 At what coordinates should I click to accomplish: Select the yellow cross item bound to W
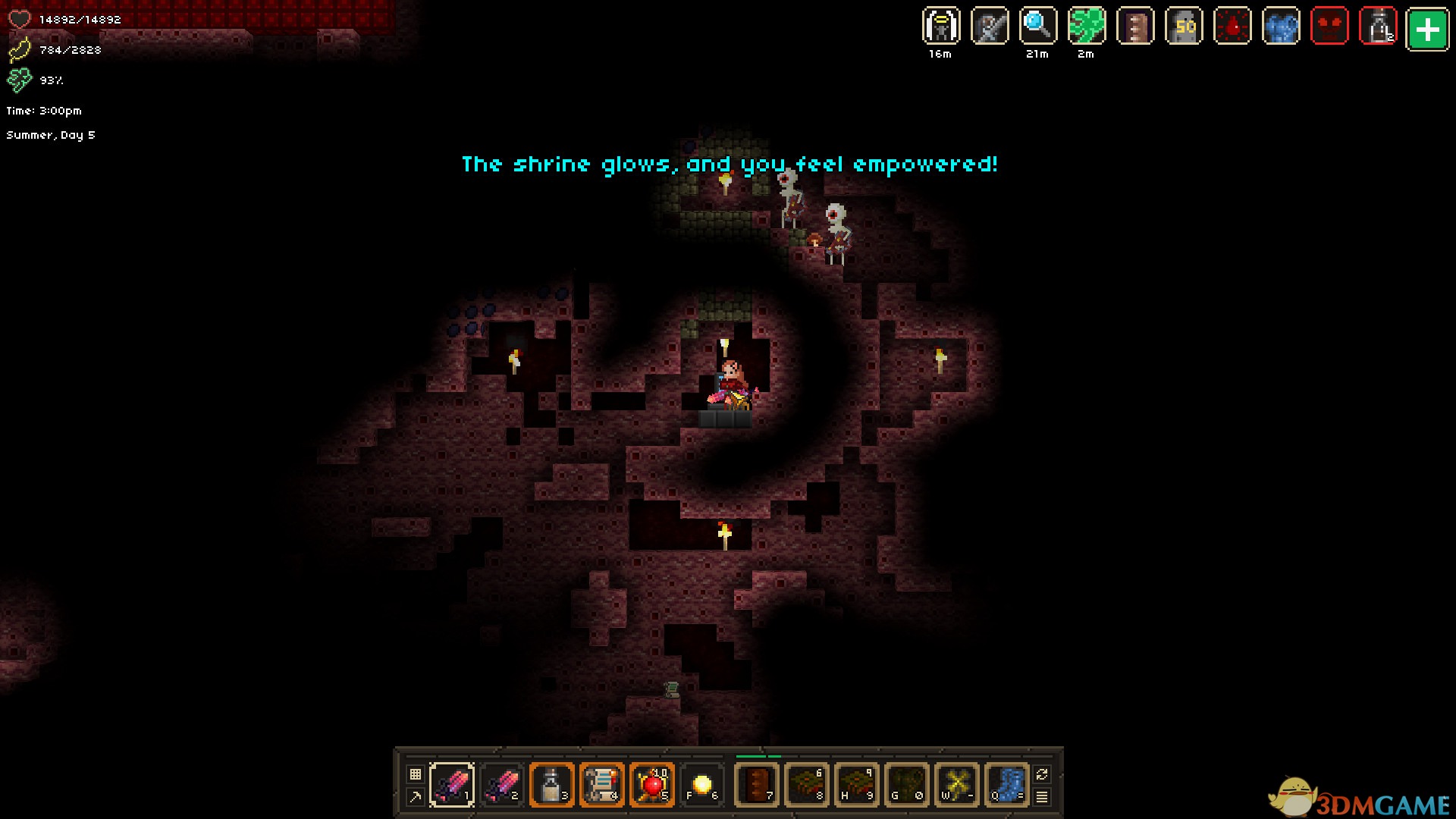[957, 784]
